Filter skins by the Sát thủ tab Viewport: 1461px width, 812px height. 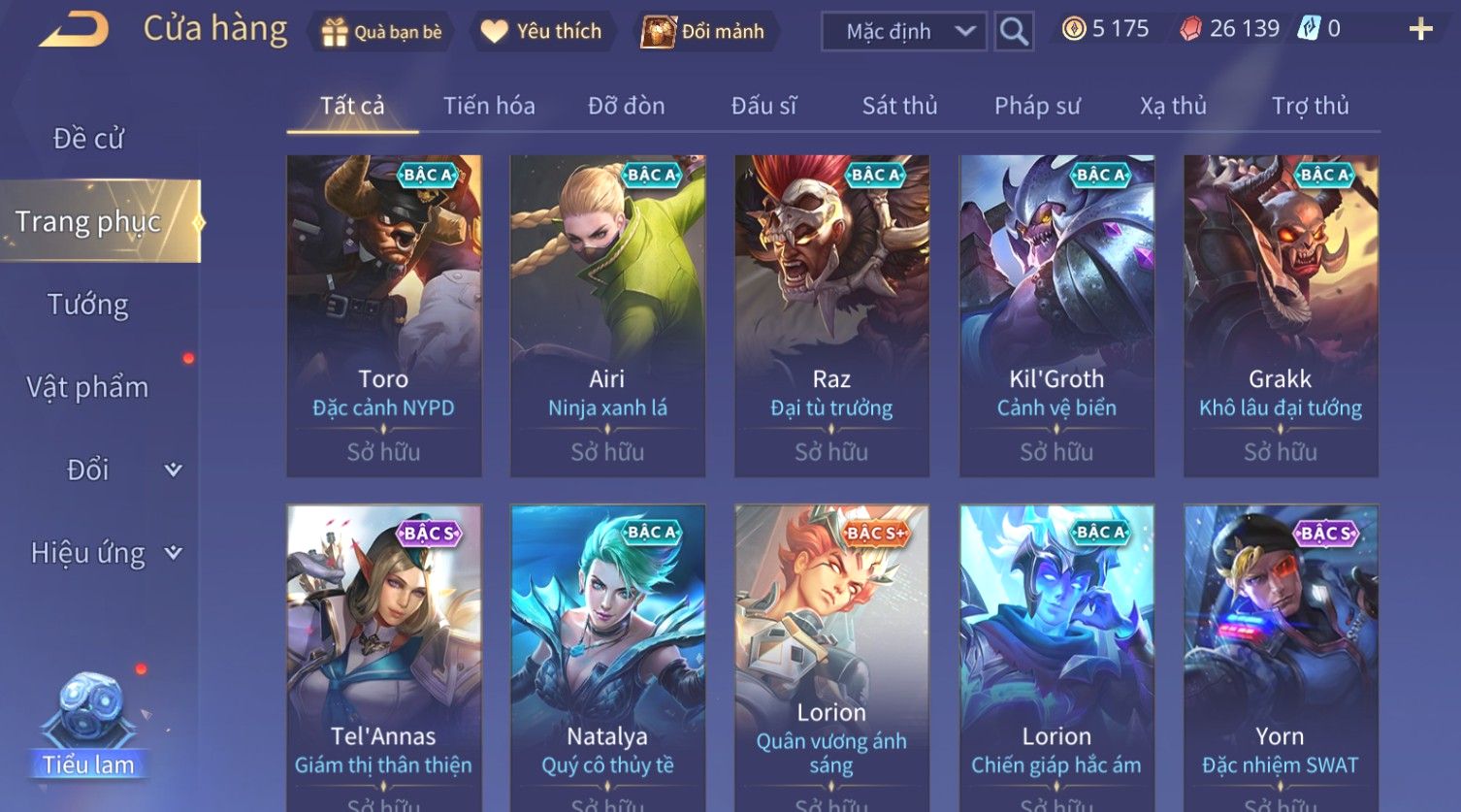(x=899, y=106)
